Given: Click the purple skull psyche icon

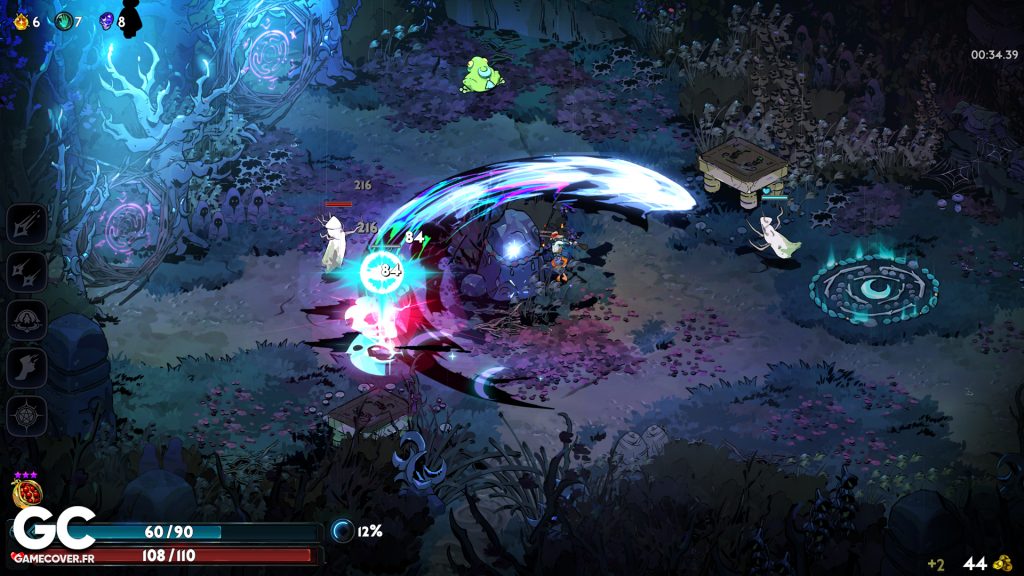Looking at the screenshot, I should tap(107, 21).
